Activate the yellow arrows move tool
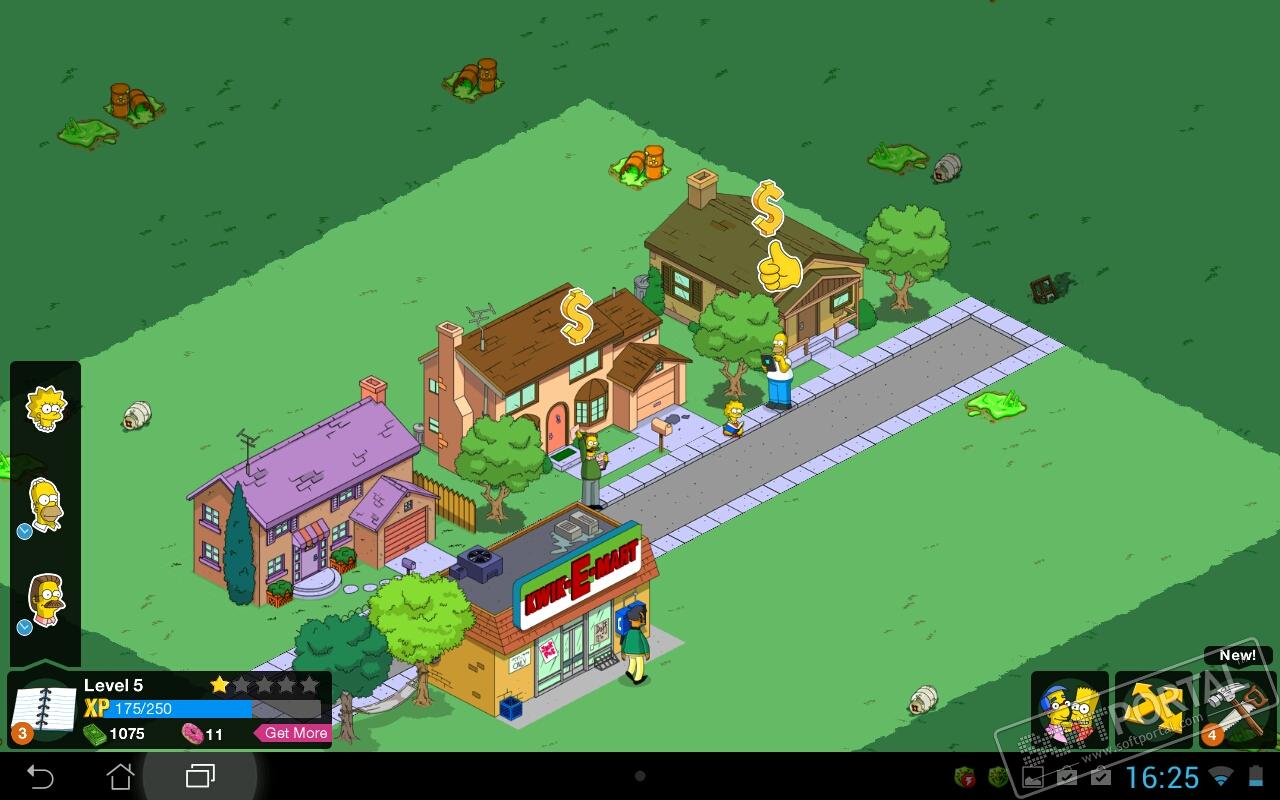 tap(1153, 710)
